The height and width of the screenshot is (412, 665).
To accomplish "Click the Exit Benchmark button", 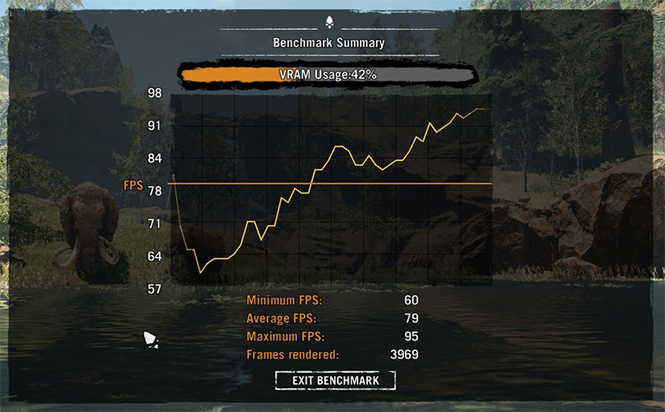I will [335, 381].
